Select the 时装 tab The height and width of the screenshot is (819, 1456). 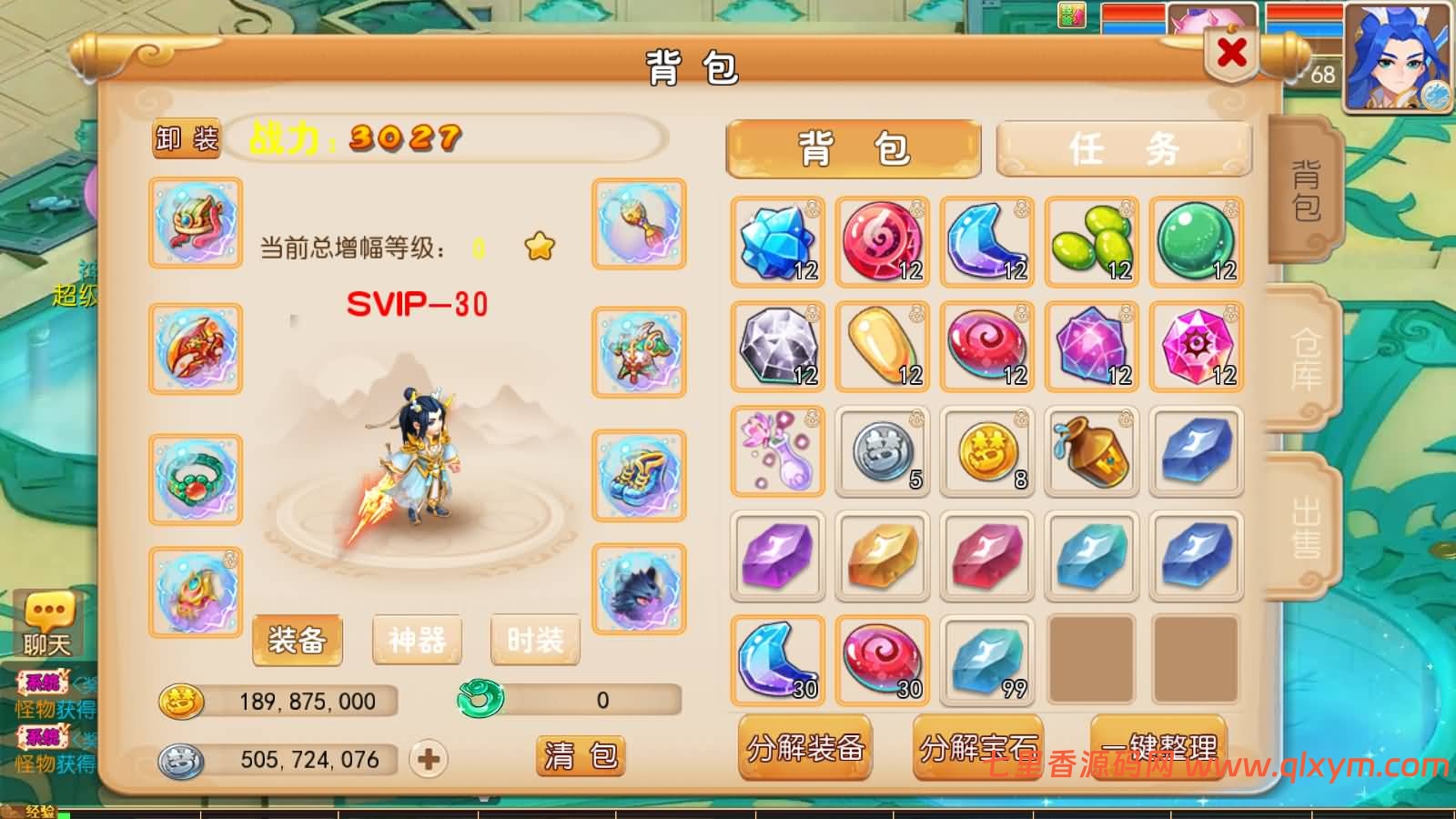click(535, 640)
